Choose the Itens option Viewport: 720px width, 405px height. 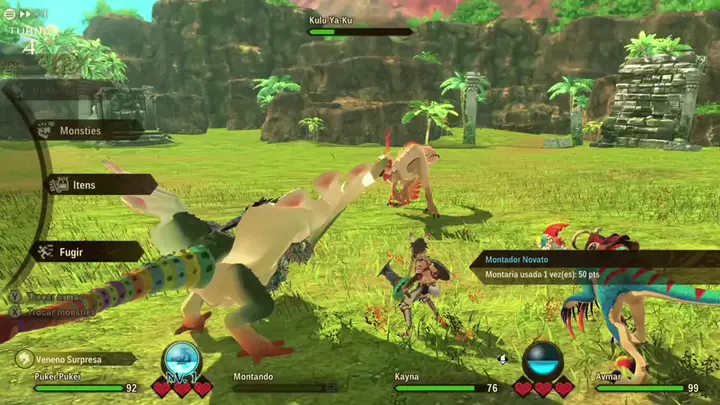point(98,185)
